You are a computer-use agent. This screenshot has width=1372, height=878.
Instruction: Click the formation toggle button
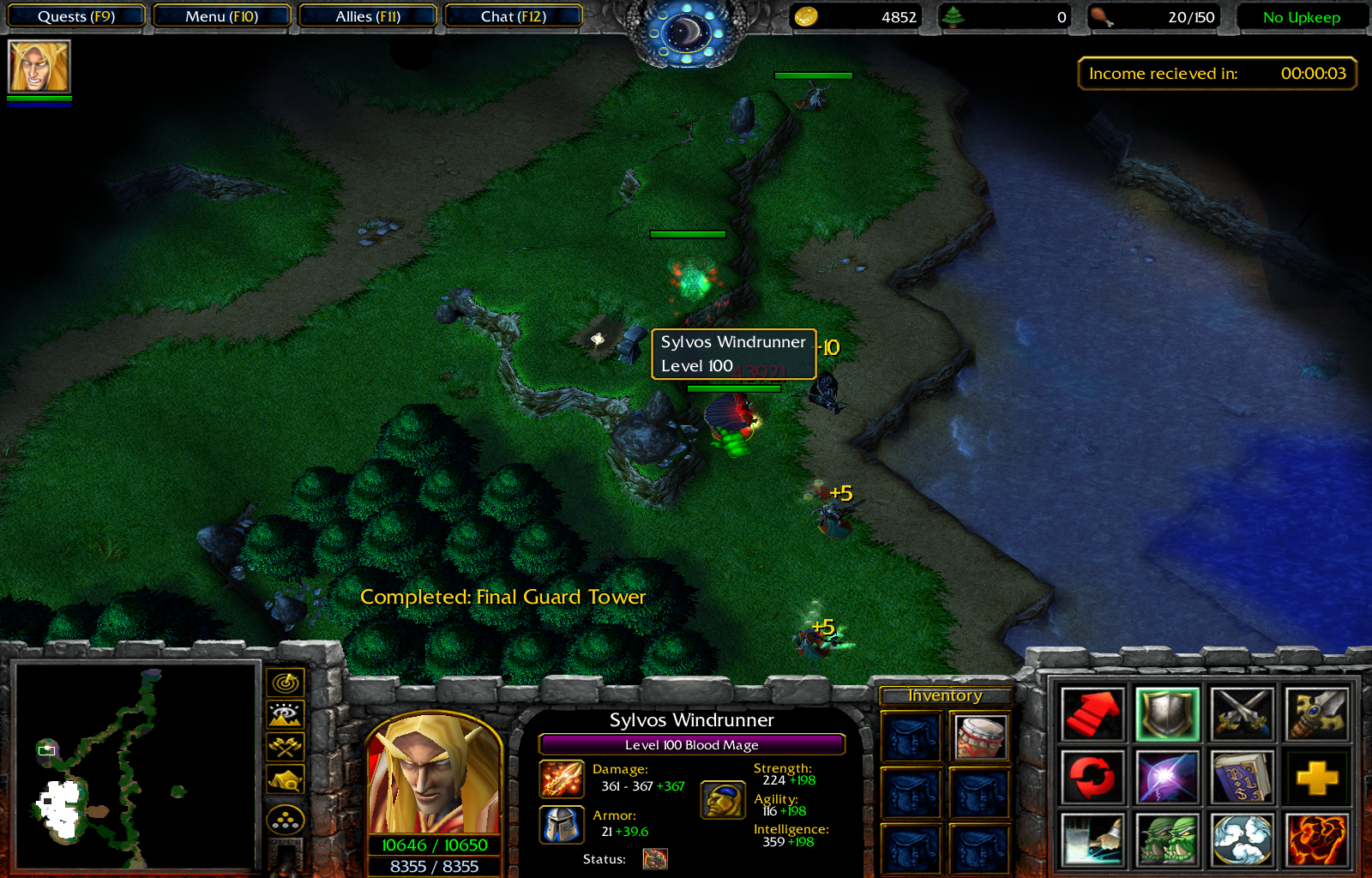click(286, 821)
